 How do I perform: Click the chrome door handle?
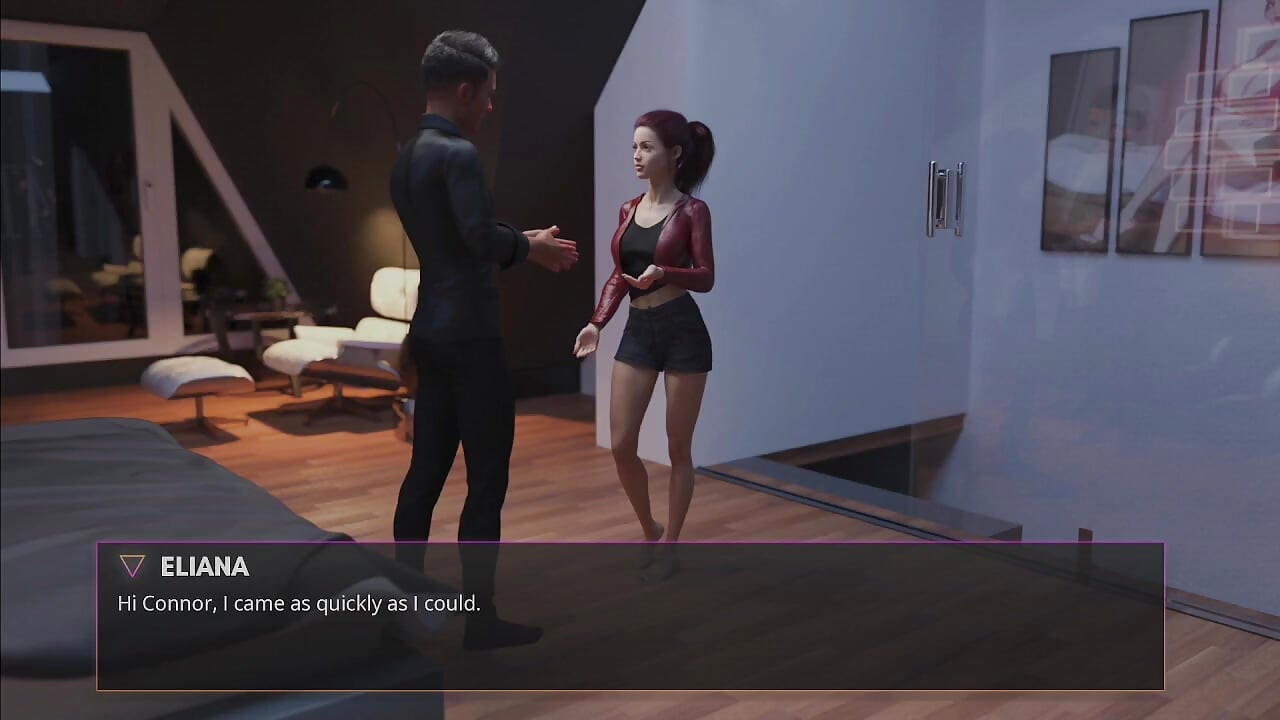click(x=944, y=197)
